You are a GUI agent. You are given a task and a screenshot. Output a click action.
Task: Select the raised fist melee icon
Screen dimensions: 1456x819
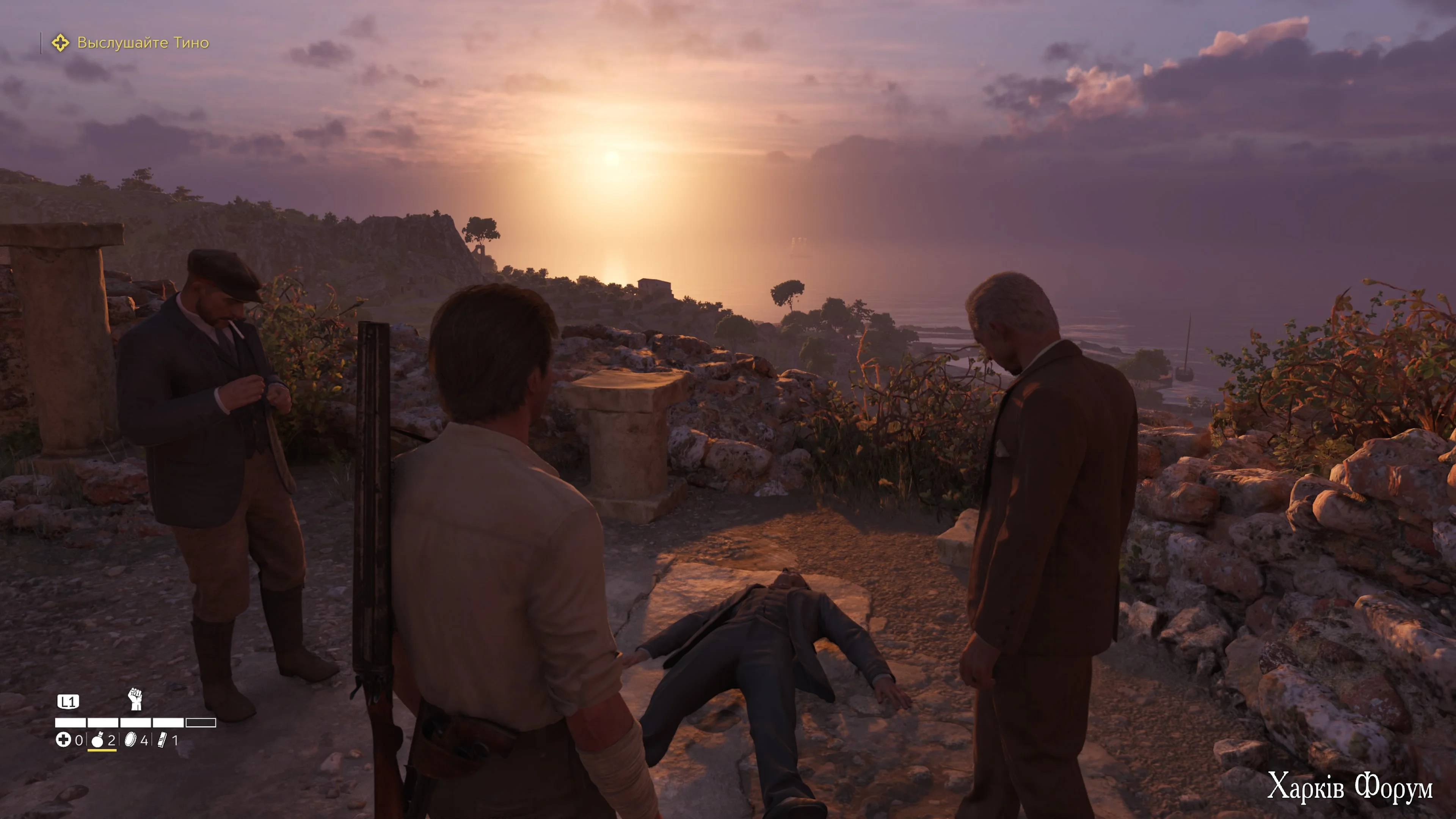coord(135,699)
